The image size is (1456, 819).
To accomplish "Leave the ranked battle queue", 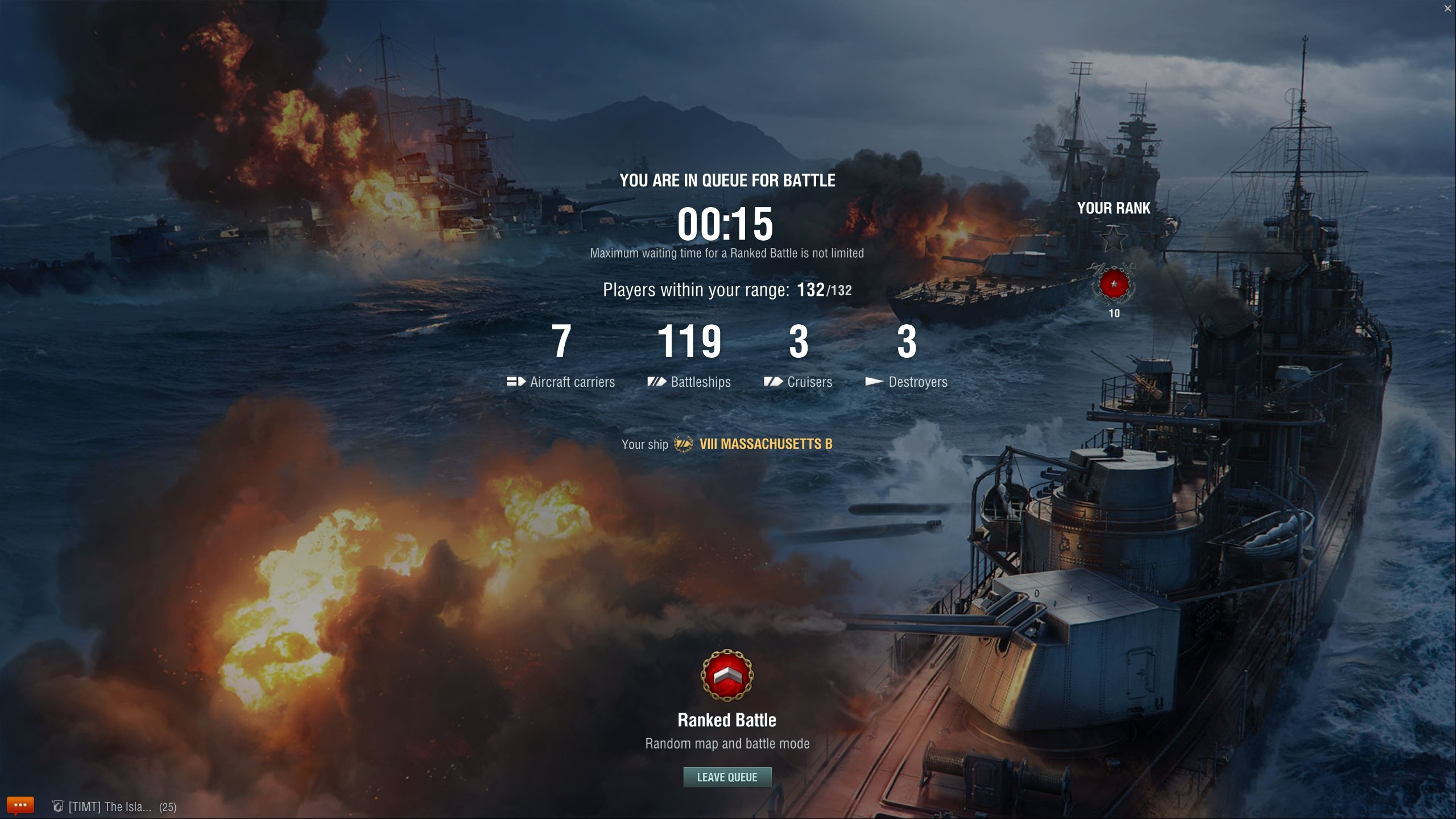I will pyautogui.click(x=727, y=777).
